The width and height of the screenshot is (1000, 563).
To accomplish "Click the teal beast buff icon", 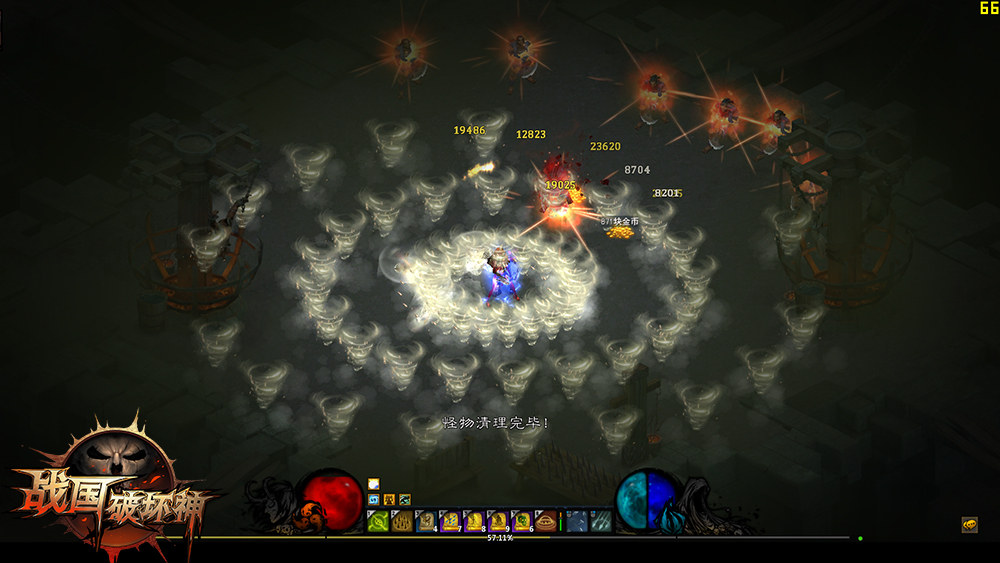I will [x=405, y=499].
